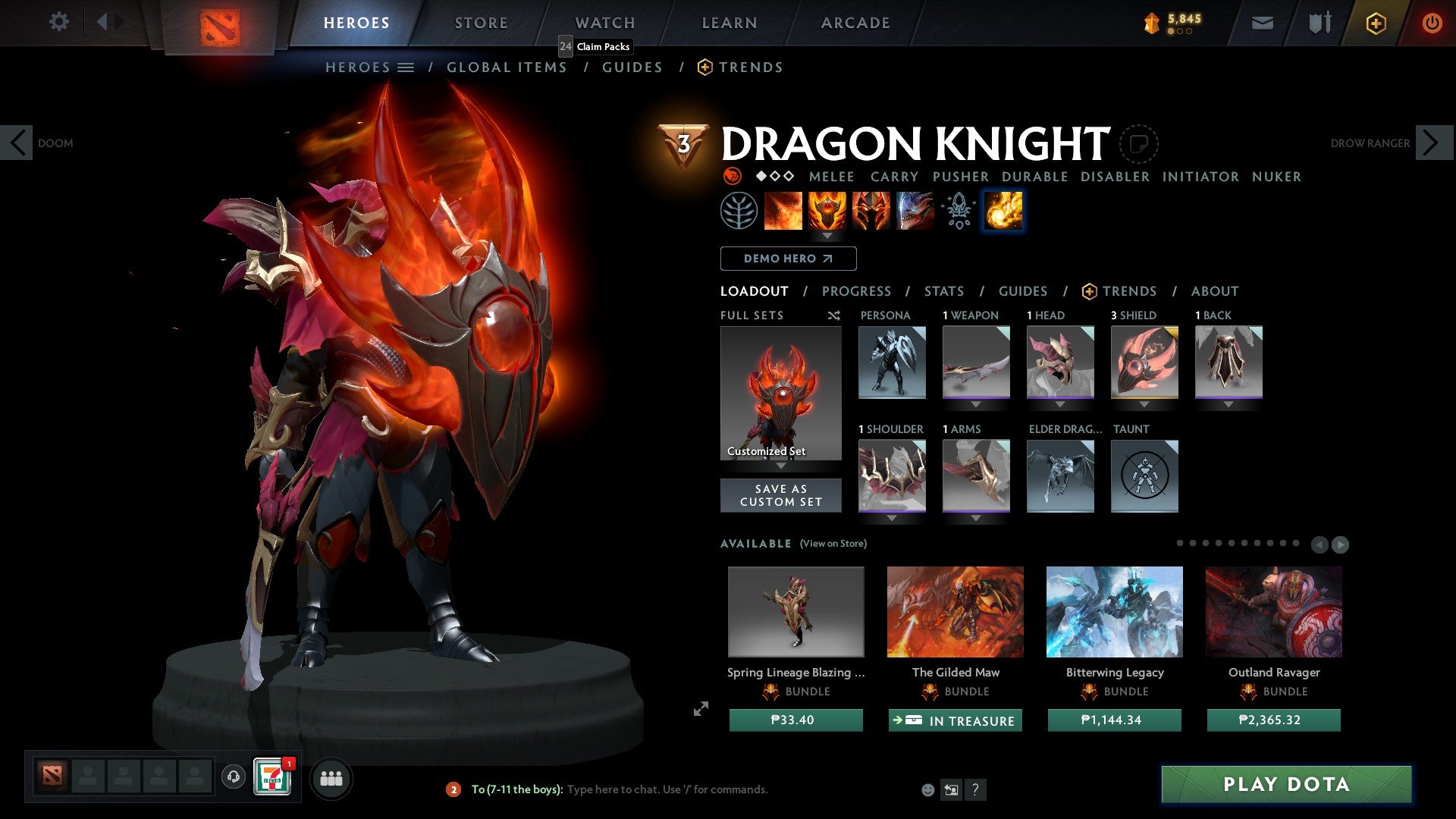Open the heroes hamburger menu next to HEROES
The height and width of the screenshot is (819, 1456).
[x=407, y=67]
